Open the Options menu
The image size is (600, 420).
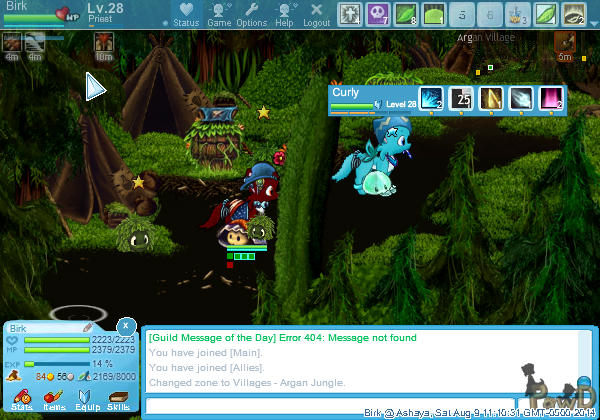pyautogui.click(x=252, y=14)
